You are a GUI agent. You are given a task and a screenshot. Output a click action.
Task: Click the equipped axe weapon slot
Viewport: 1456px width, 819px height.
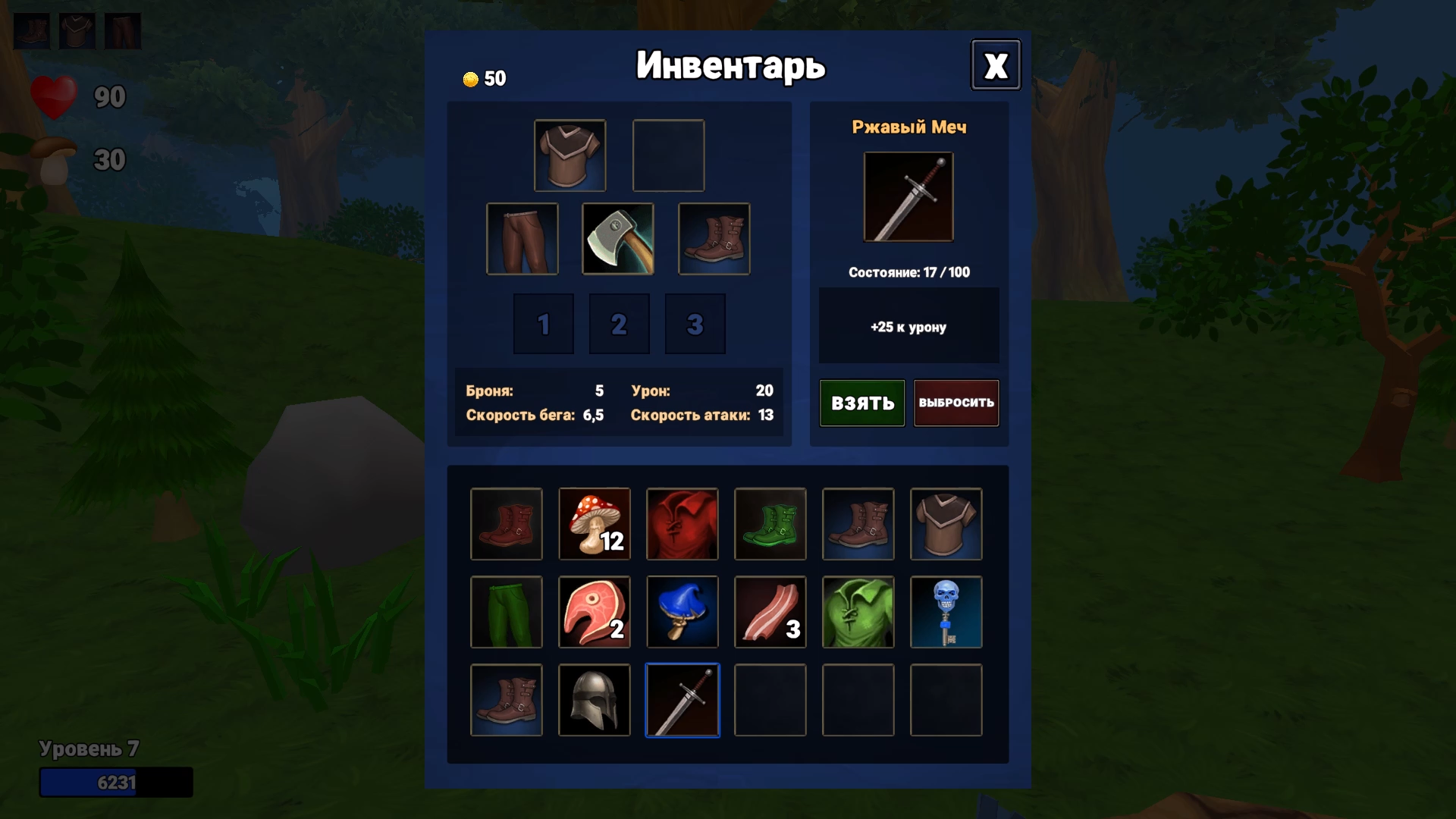point(618,239)
